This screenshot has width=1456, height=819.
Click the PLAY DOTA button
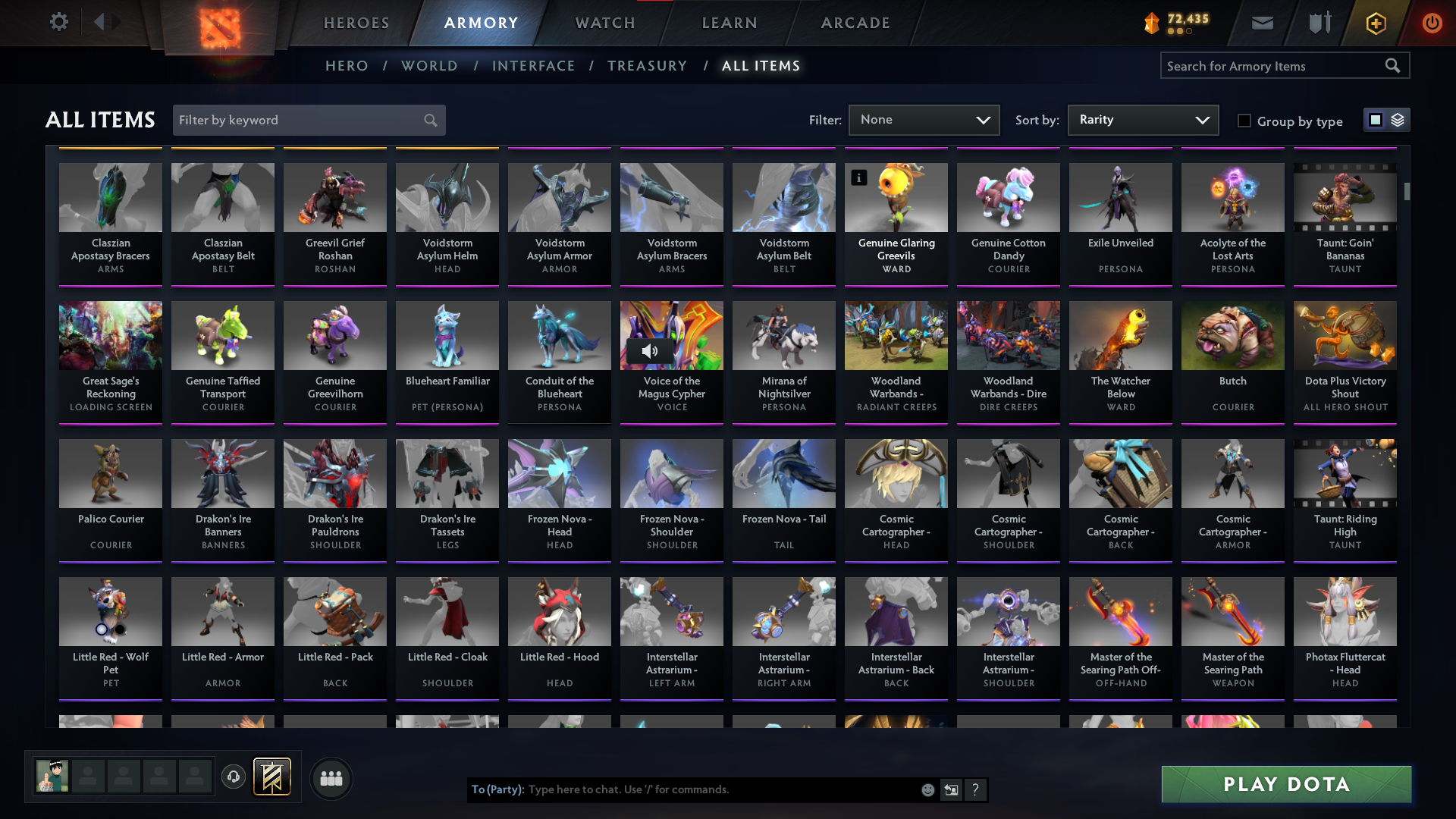click(x=1286, y=784)
